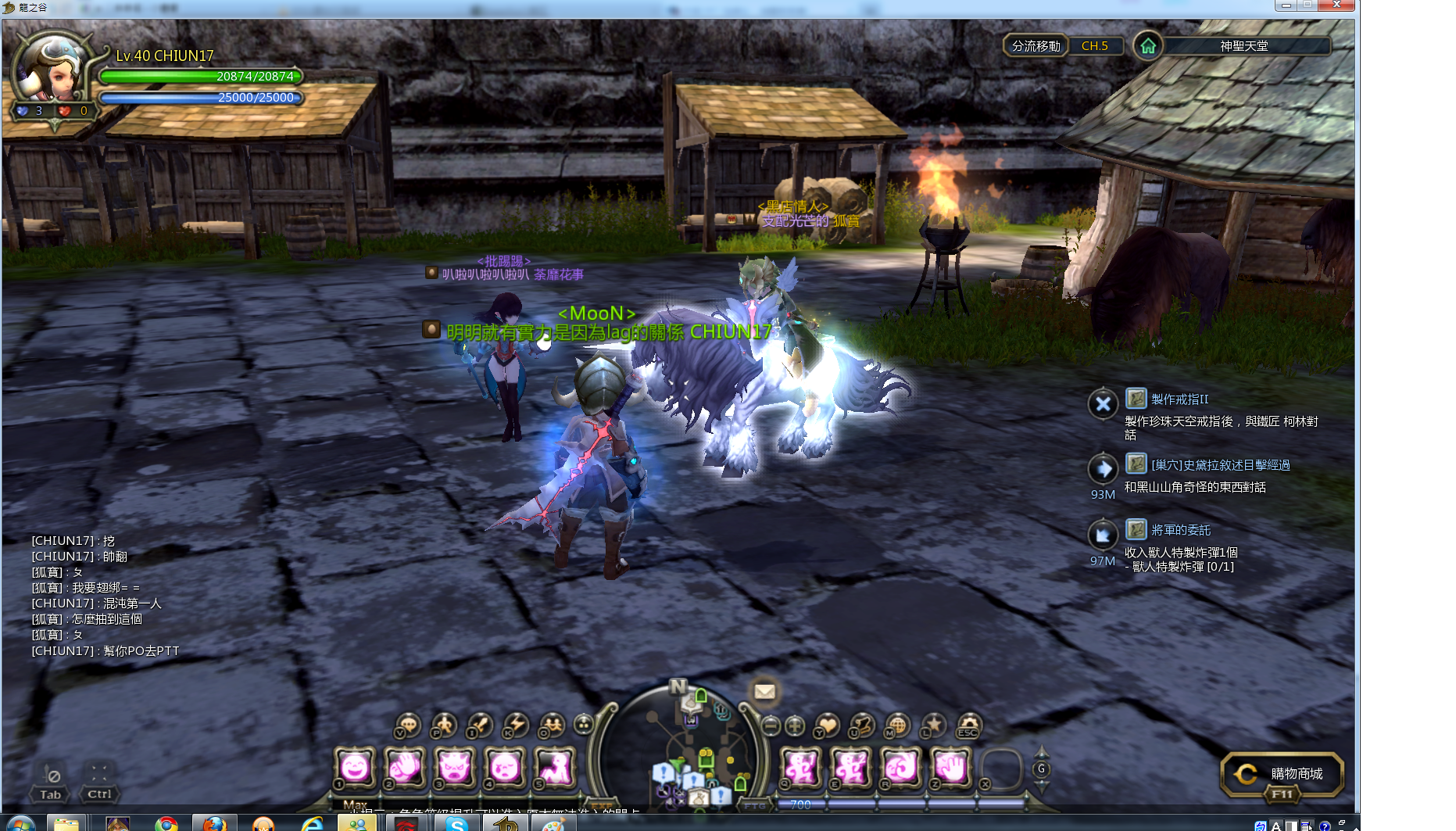
Task: Use the waving hand emote in slot 2
Action: click(405, 767)
